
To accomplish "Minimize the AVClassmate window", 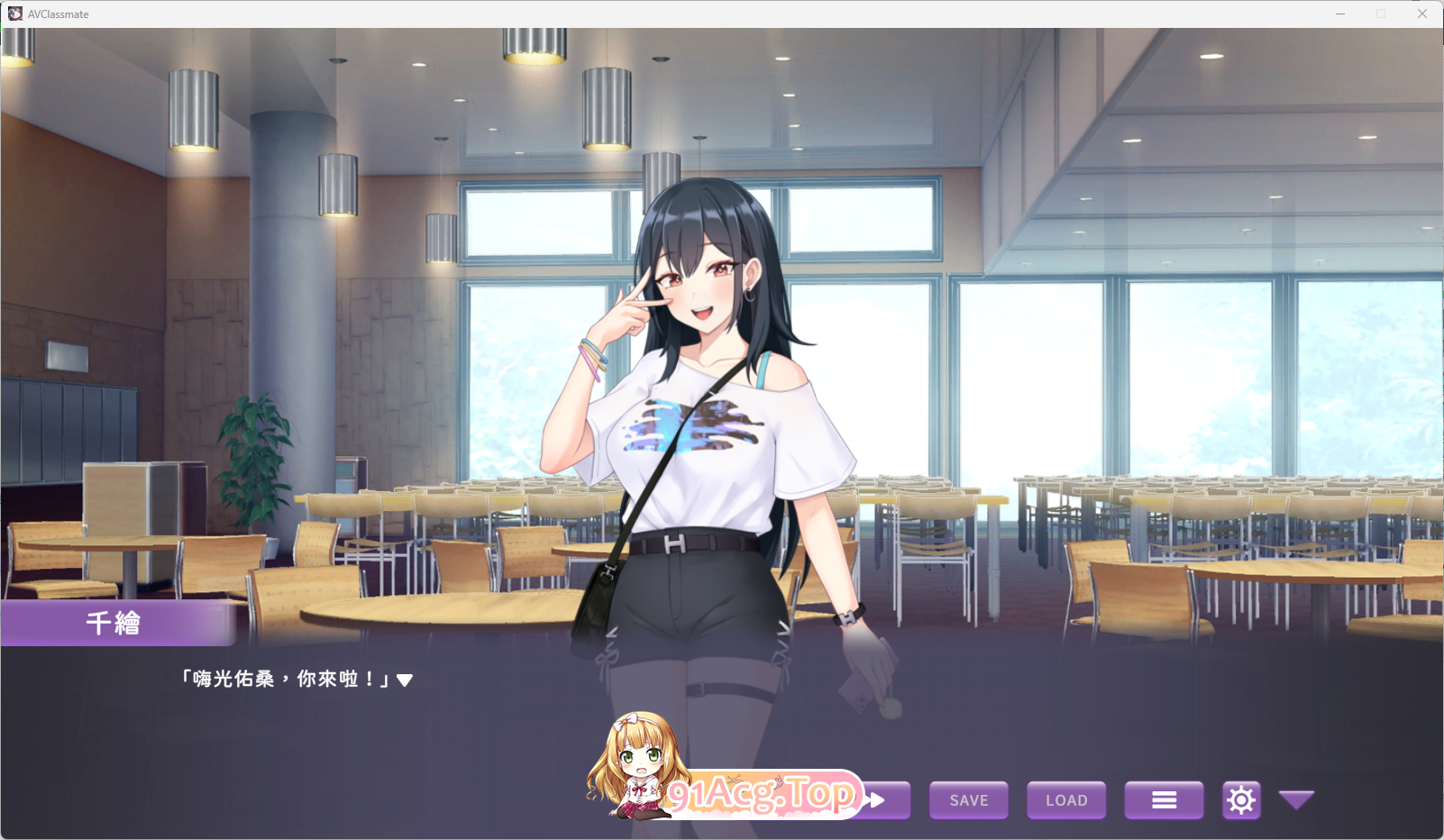I will pos(1340,14).
